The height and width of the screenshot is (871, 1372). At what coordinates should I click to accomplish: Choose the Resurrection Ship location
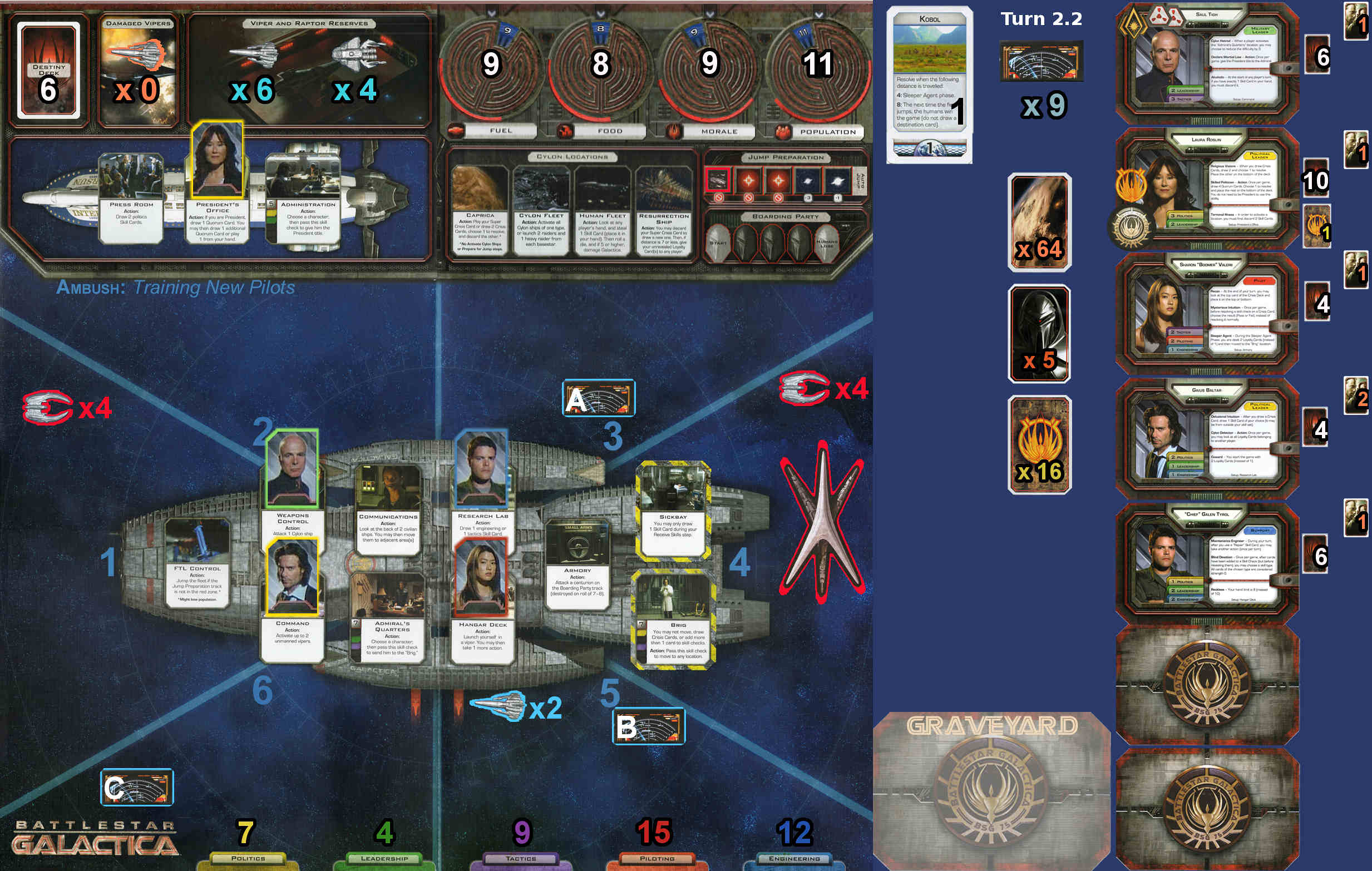coord(664,210)
